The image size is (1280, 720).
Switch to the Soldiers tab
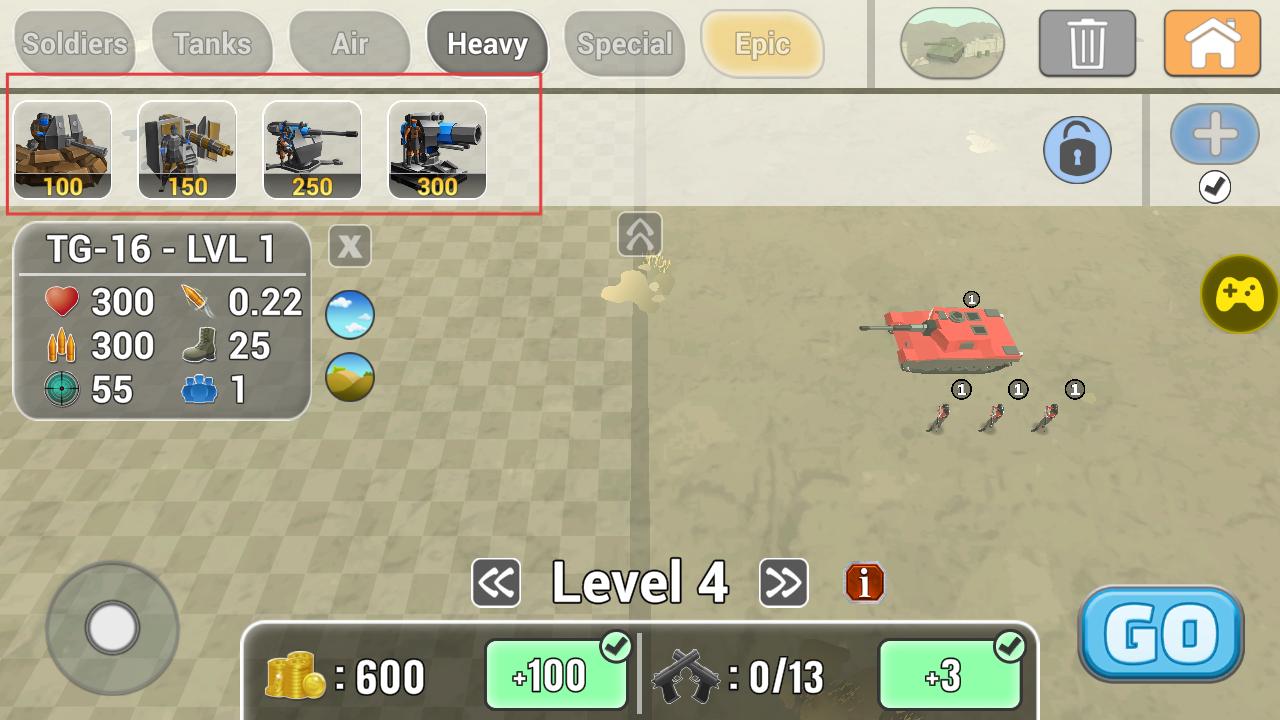(x=75, y=44)
